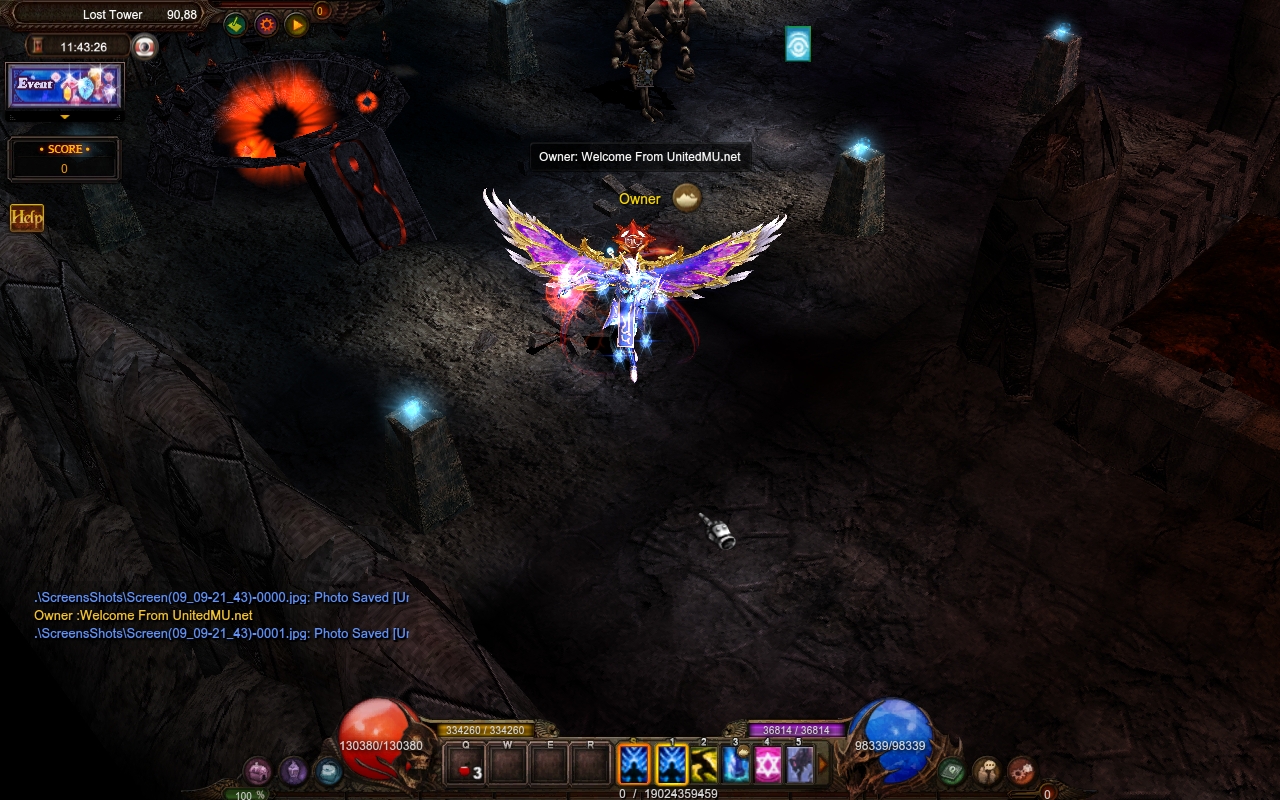Click the Help button
This screenshot has height=800, width=1280.
tap(27, 218)
